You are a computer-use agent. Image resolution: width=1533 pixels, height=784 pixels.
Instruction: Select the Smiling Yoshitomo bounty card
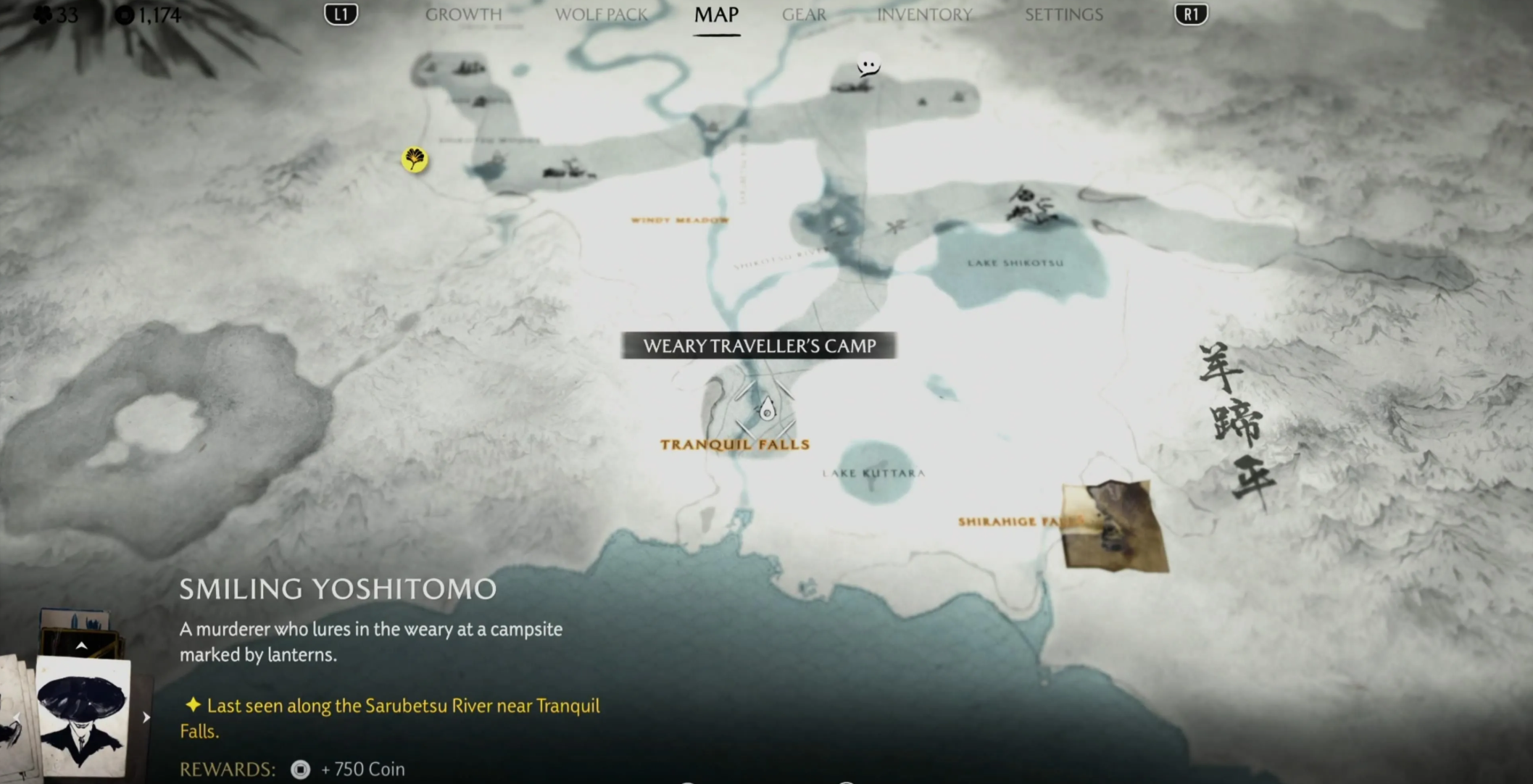(x=83, y=715)
